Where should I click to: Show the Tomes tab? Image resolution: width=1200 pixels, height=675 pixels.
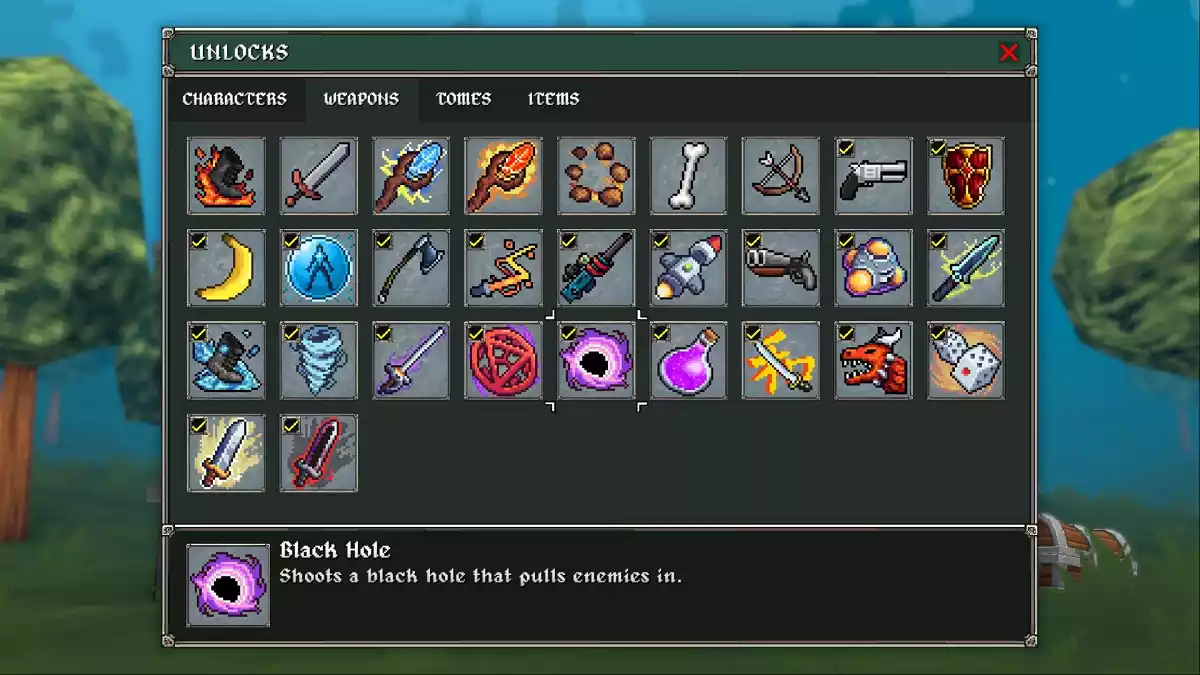463,99
